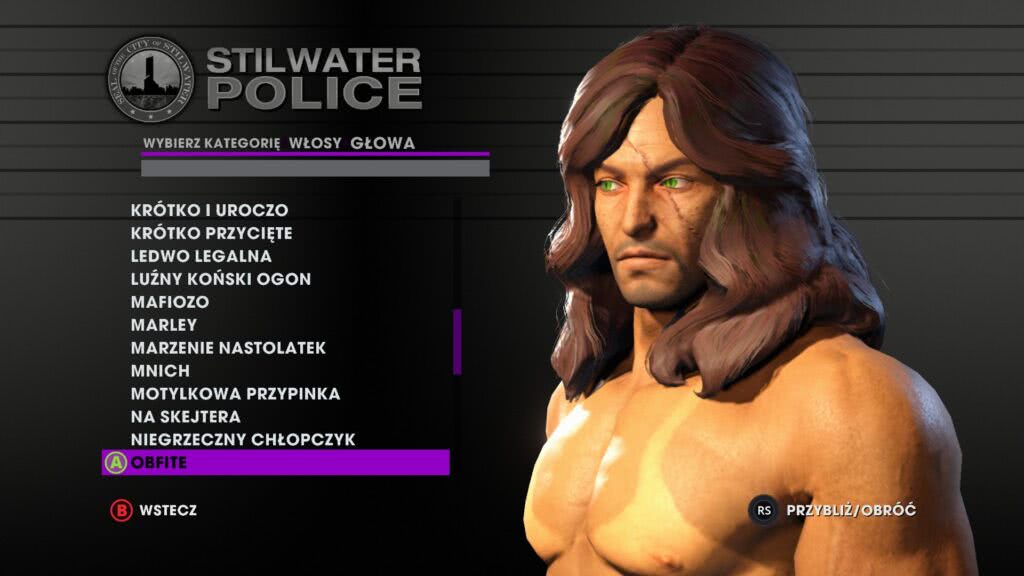The width and height of the screenshot is (1024, 576).
Task: Select the Krótko i Uroczo hairstyle
Action: pyautogui.click(x=209, y=210)
